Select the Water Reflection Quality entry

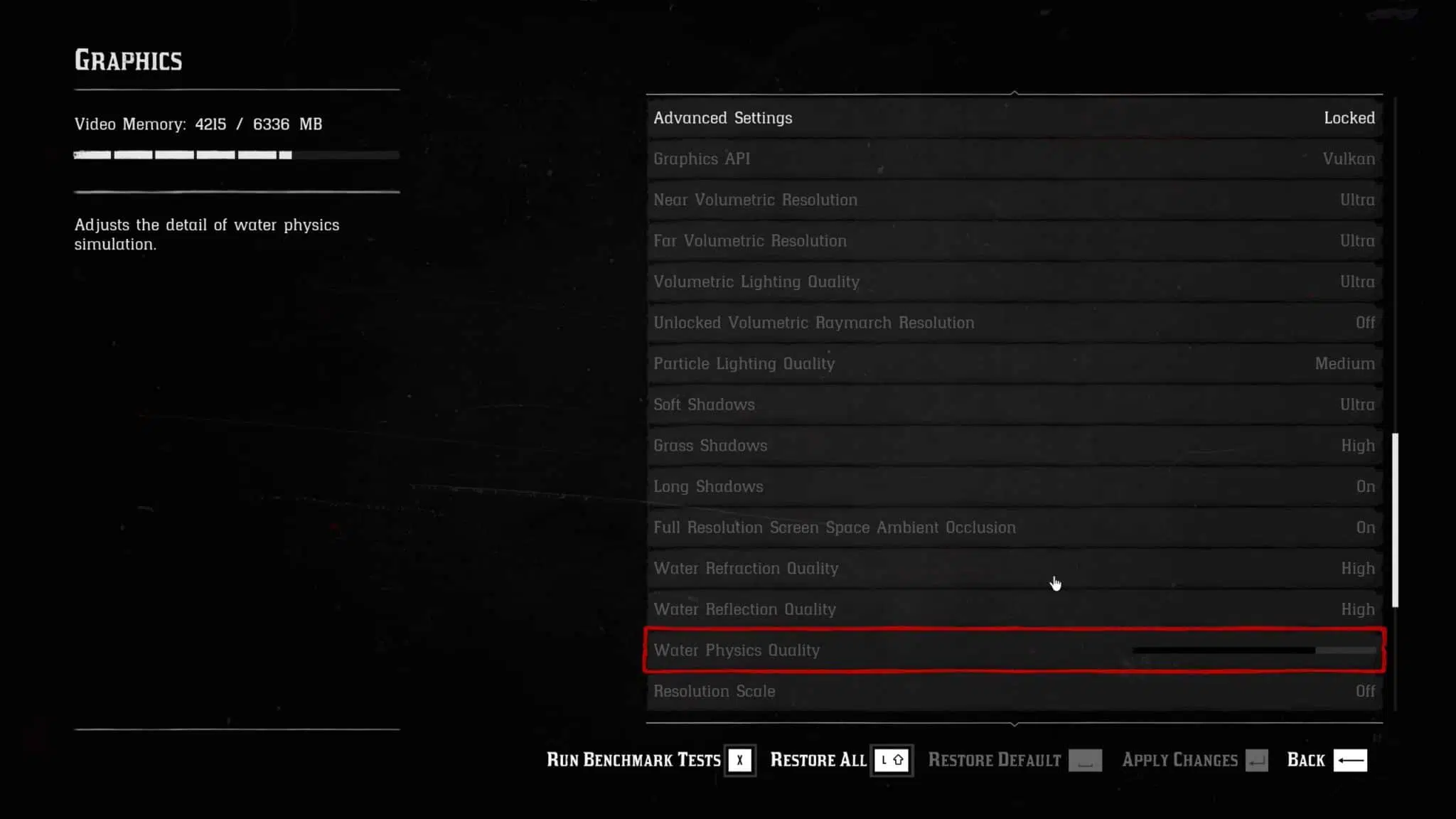(x=1015, y=609)
